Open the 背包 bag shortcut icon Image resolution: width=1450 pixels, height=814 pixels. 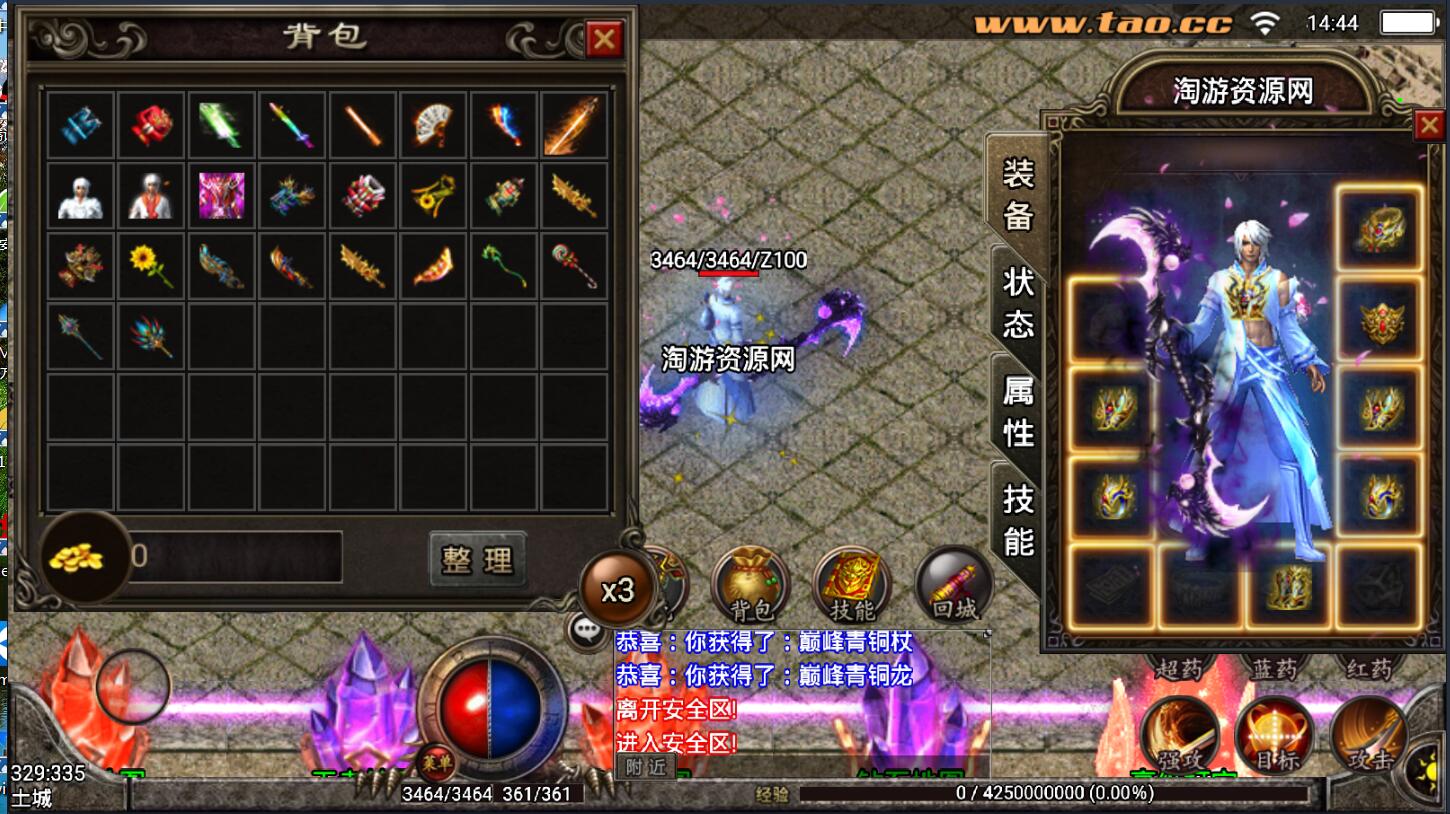(x=750, y=585)
